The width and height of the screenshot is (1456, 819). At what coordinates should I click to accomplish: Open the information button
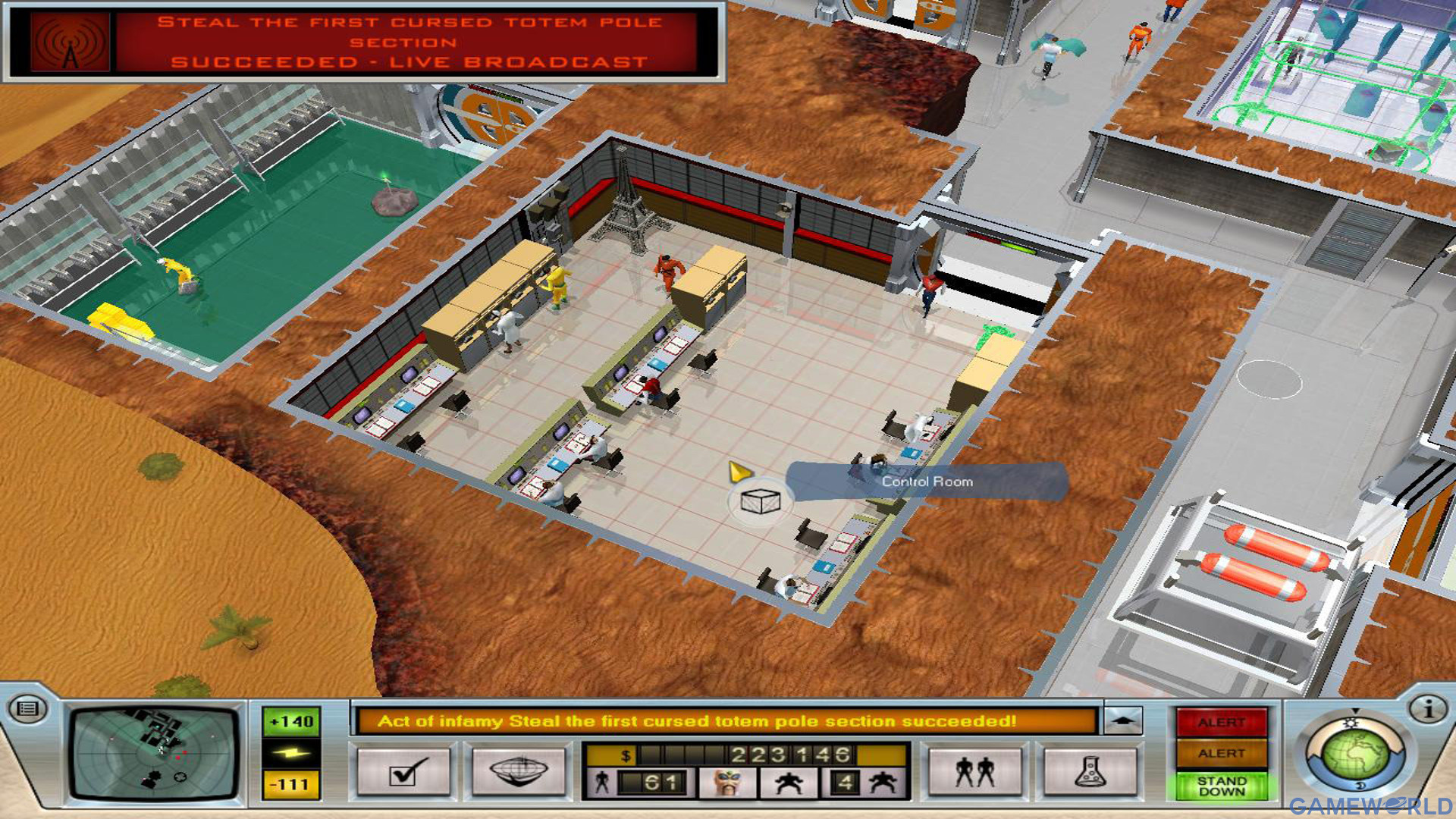pyautogui.click(x=1428, y=709)
